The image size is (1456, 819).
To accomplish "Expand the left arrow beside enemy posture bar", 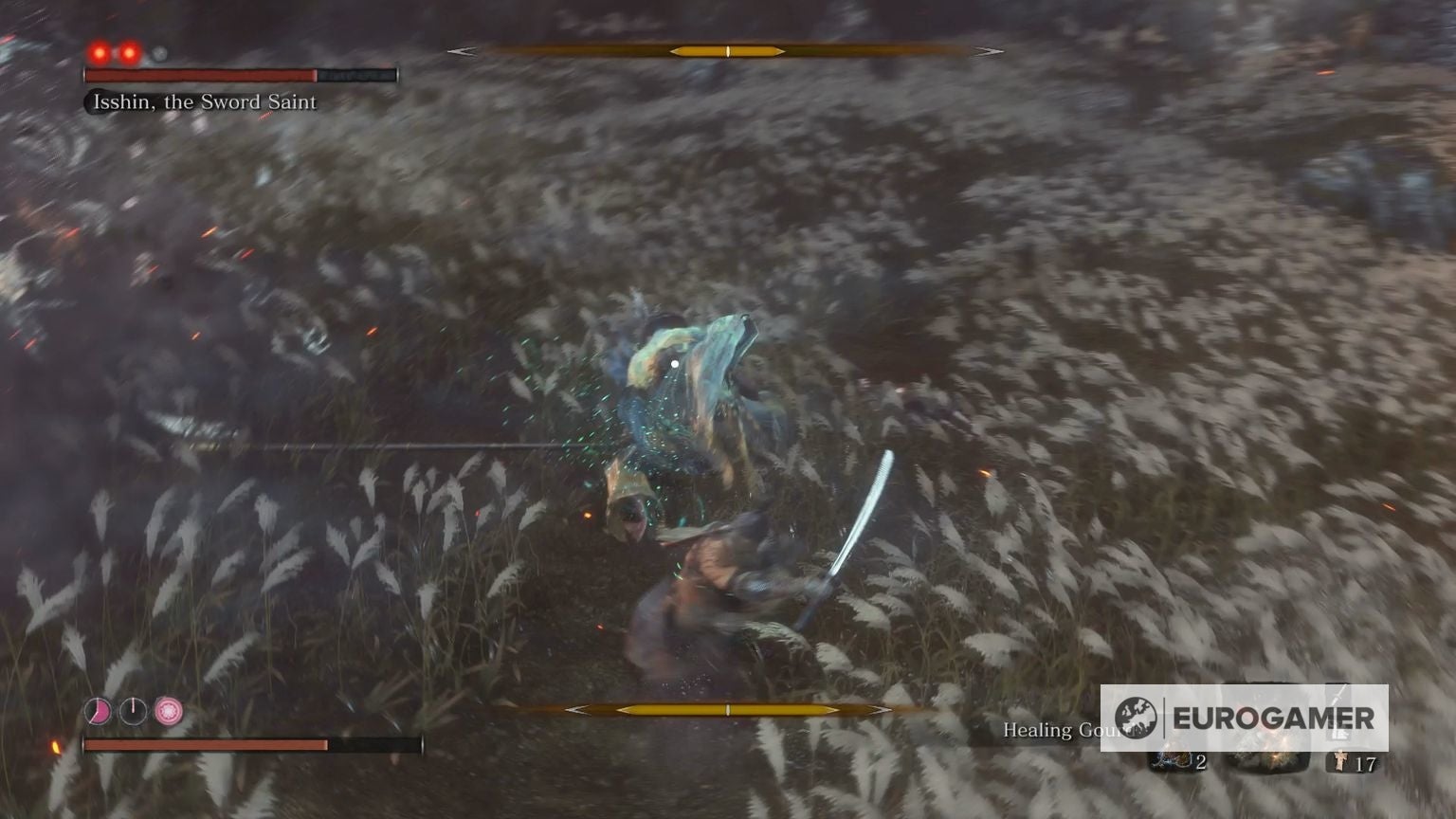I will coord(462,49).
